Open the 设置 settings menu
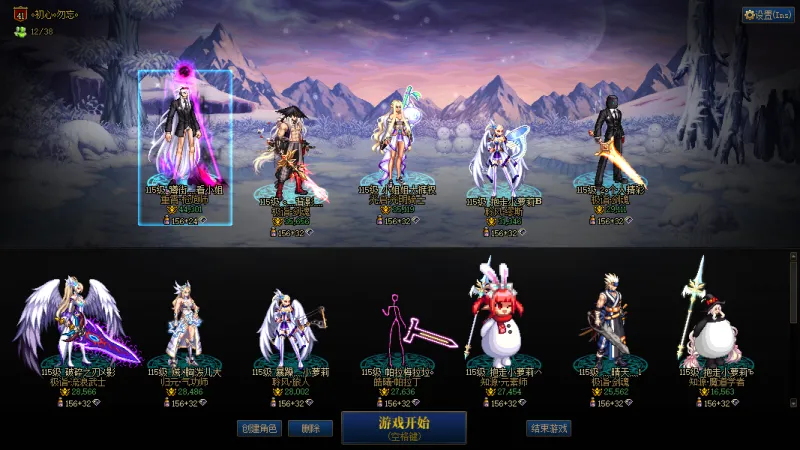Image resolution: width=800 pixels, height=450 pixels. 768,15
